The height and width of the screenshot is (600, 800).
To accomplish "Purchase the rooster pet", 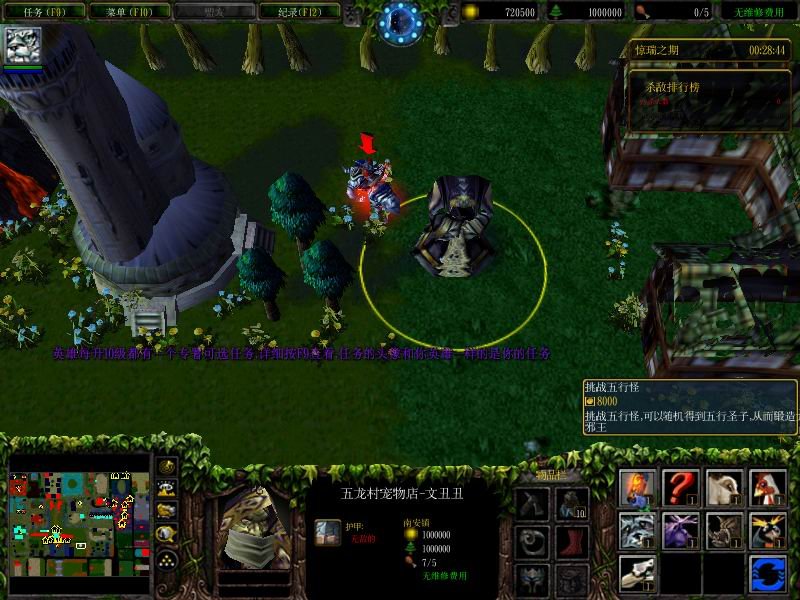I will [769, 488].
